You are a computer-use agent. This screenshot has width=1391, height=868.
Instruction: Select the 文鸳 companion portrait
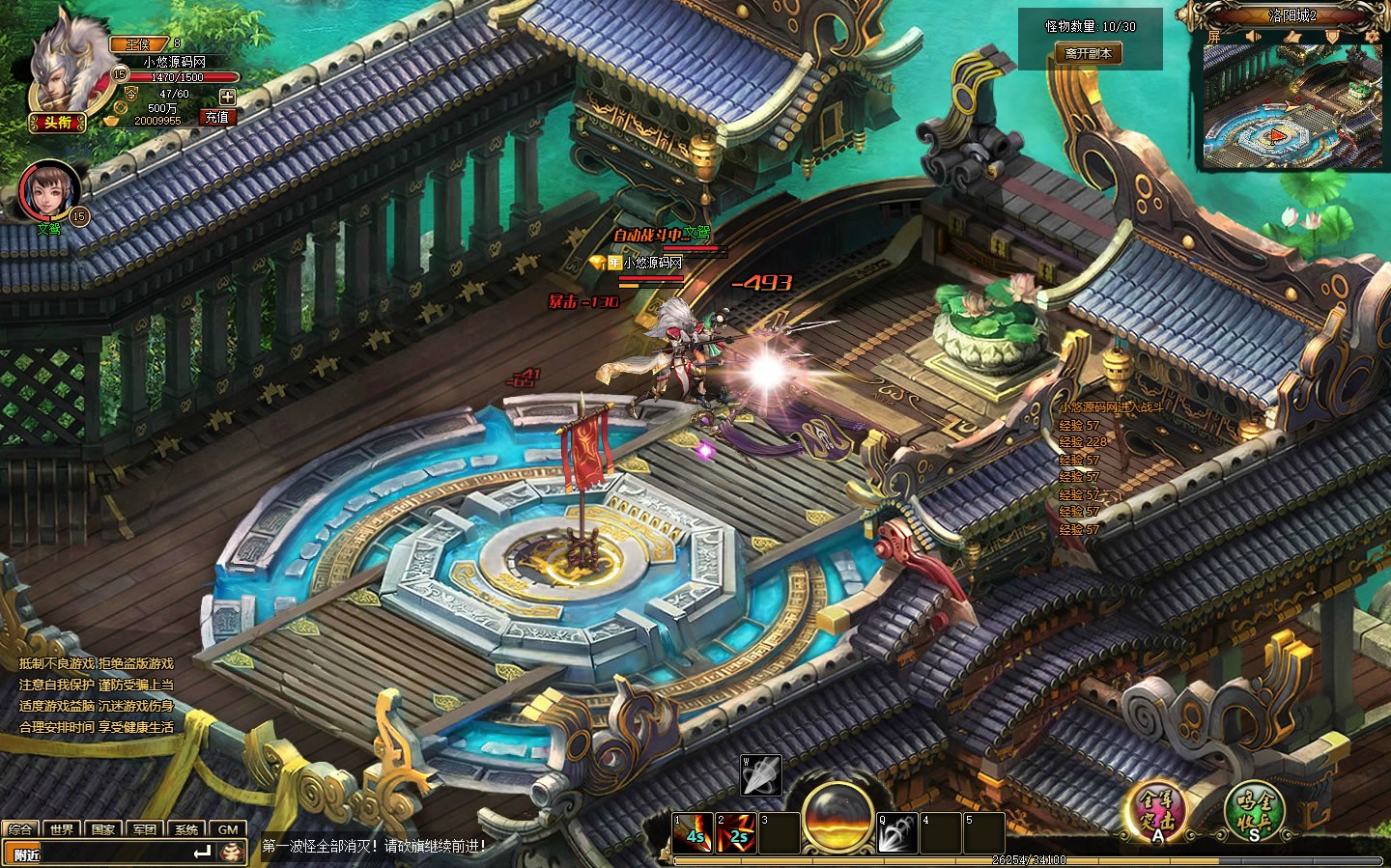[x=47, y=191]
